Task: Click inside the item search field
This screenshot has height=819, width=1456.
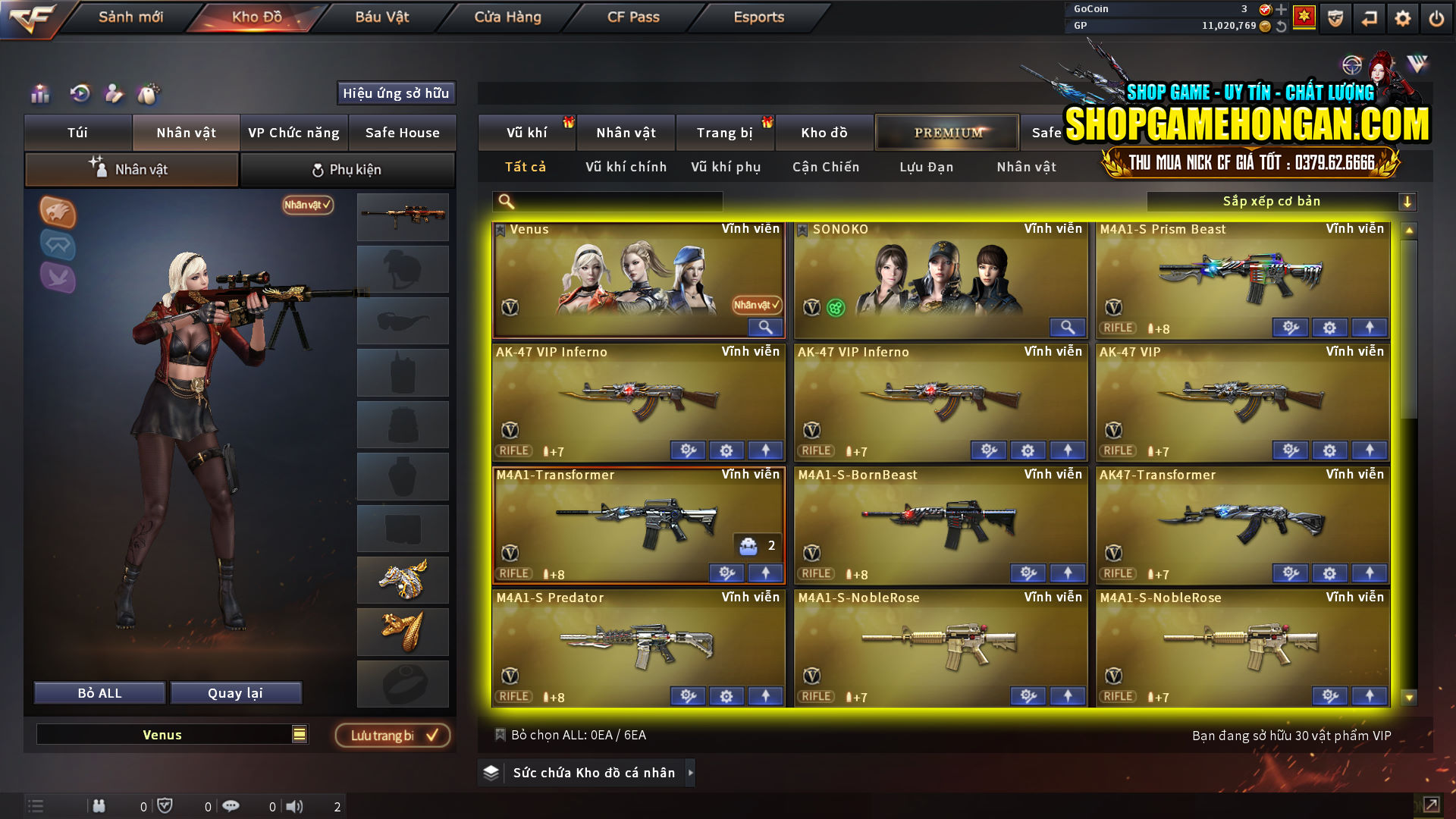Action: [607, 201]
